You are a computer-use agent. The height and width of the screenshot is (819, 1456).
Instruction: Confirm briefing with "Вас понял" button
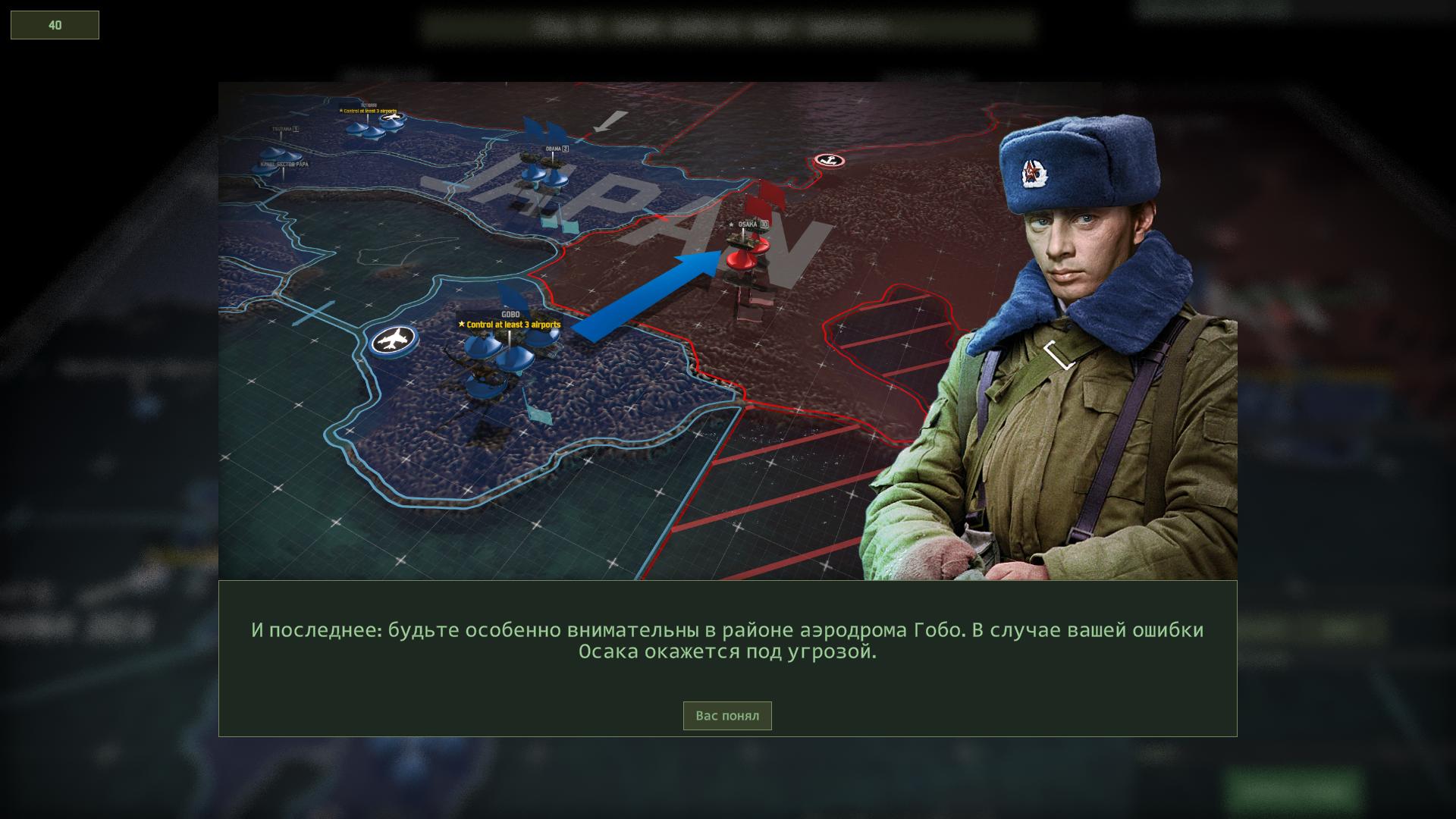click(726, 716)
